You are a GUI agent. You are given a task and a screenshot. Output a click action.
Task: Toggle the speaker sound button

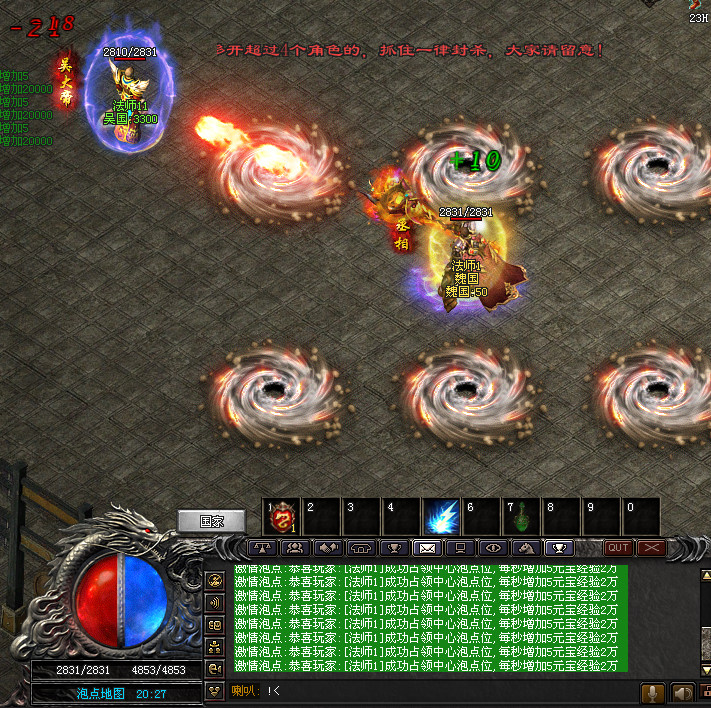683,692
